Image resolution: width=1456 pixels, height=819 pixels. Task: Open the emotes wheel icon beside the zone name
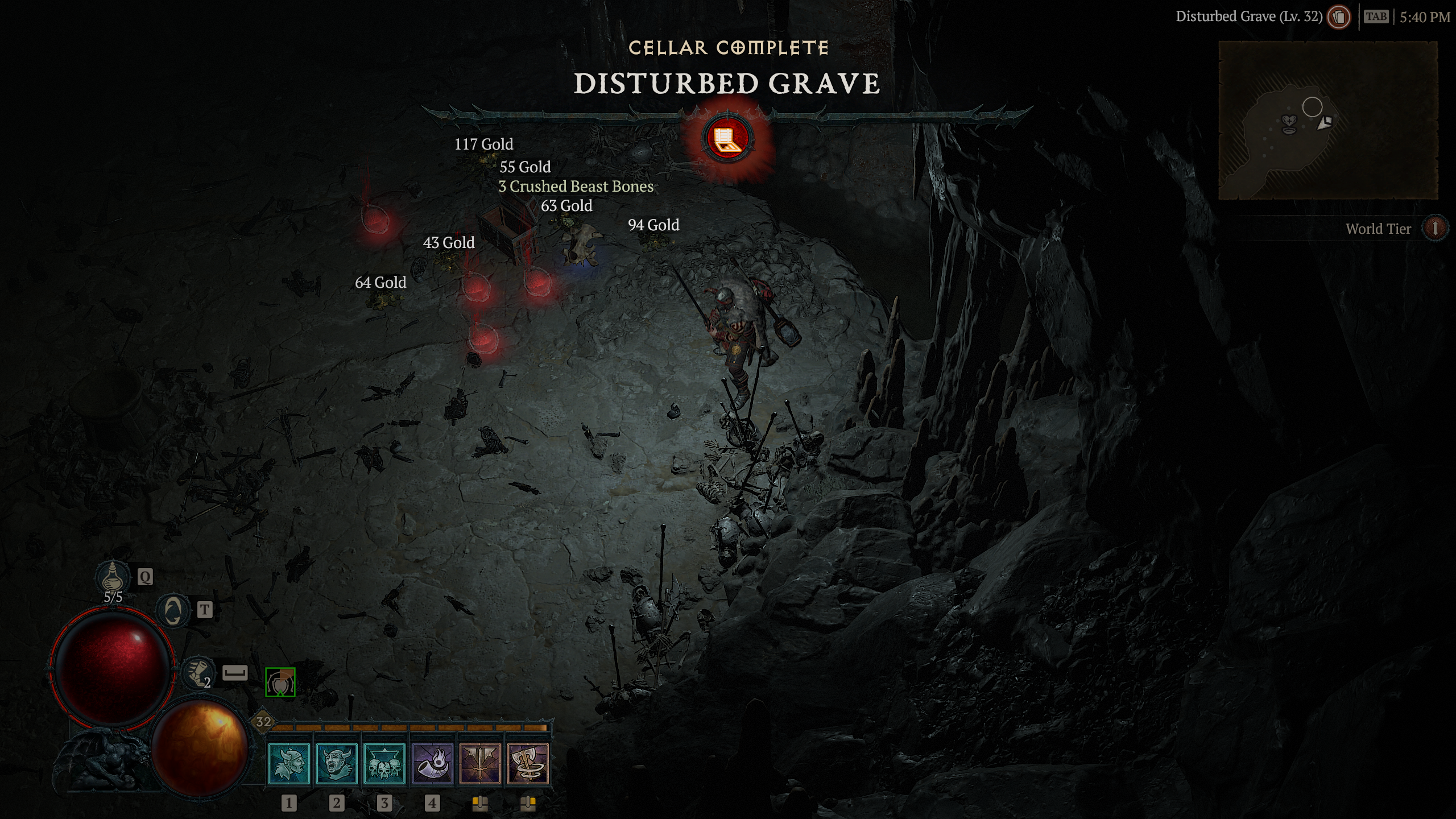pyautogui.click(x=1339, y=17)
